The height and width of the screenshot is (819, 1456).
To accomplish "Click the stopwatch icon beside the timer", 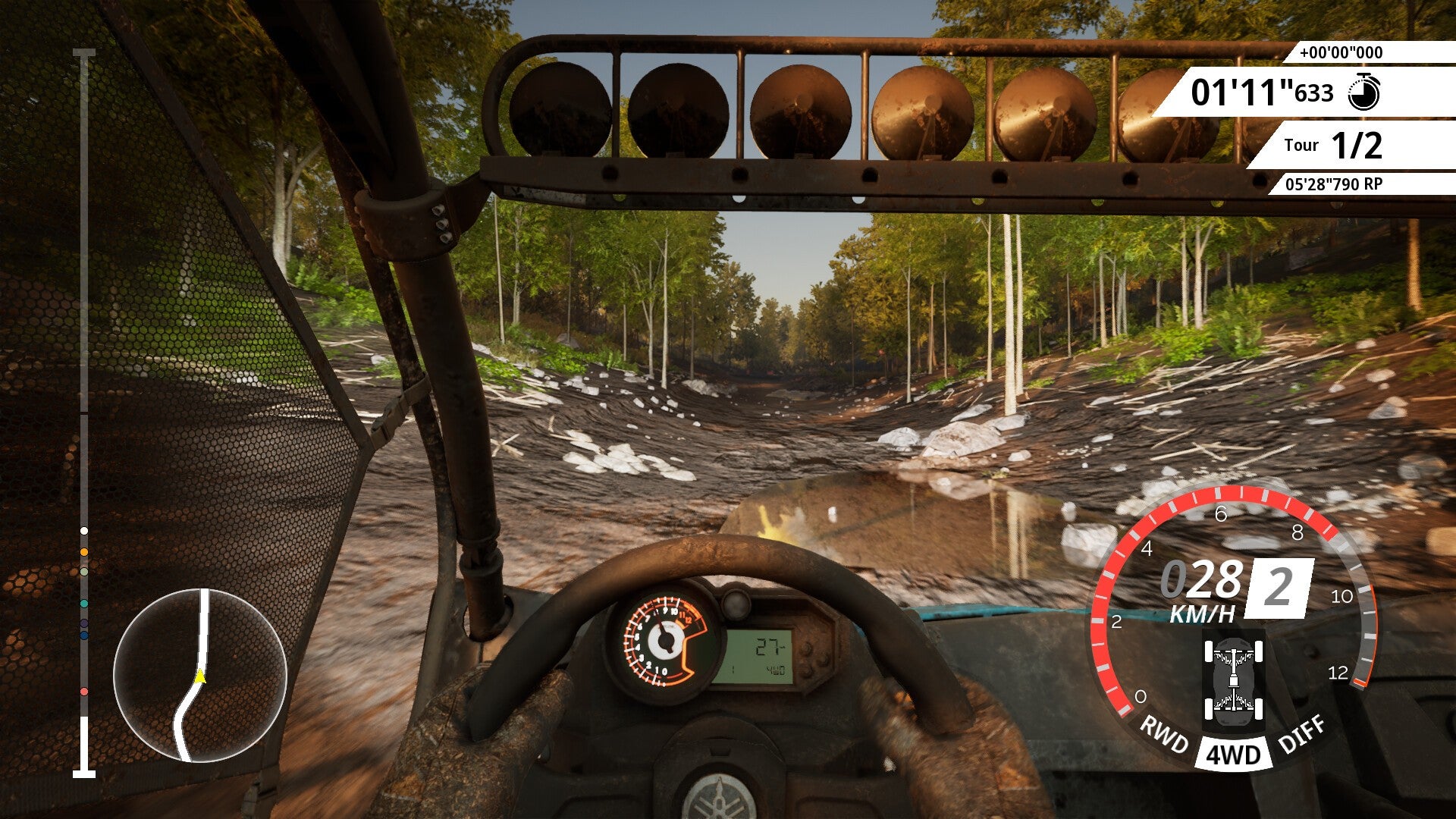I will (x=1363, y=93).
